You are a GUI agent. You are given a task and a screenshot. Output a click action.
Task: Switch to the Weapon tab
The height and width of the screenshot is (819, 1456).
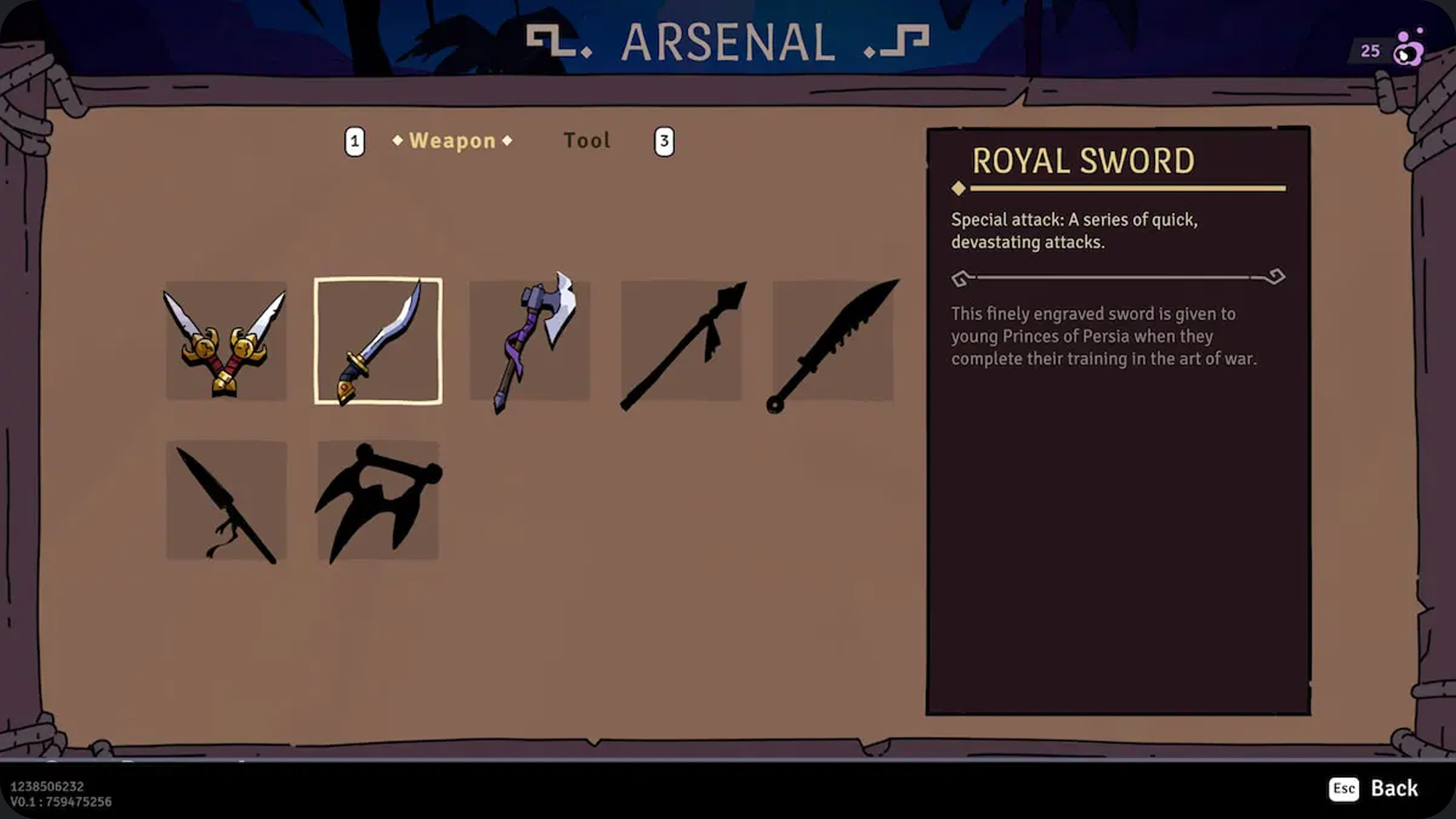[x=450, y=140]
